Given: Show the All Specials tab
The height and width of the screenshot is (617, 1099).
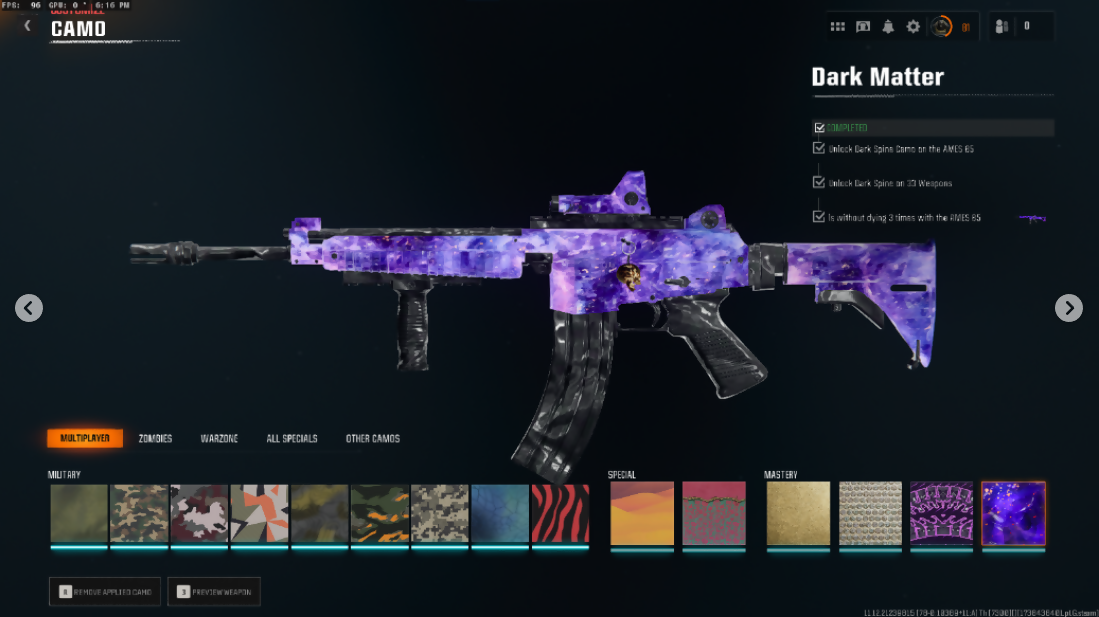Looking at the screenshot, I should (292, 439).
